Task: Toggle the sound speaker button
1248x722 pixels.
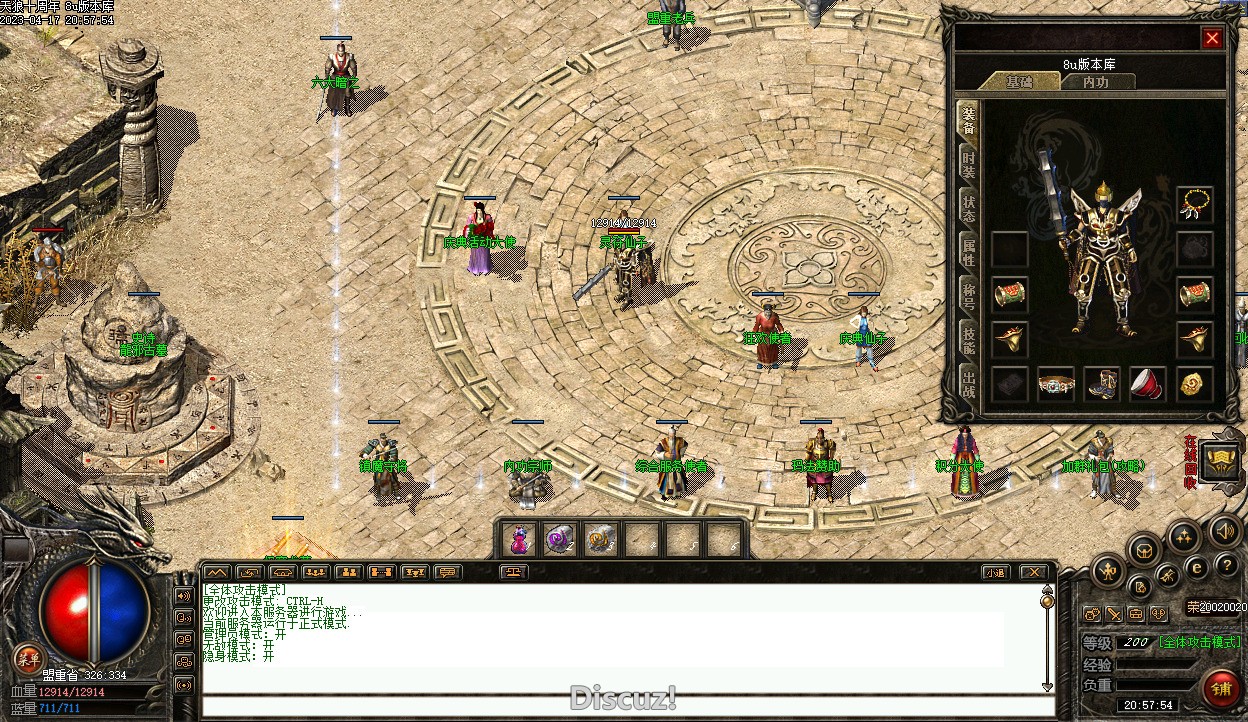Action: coord(1223,529)
